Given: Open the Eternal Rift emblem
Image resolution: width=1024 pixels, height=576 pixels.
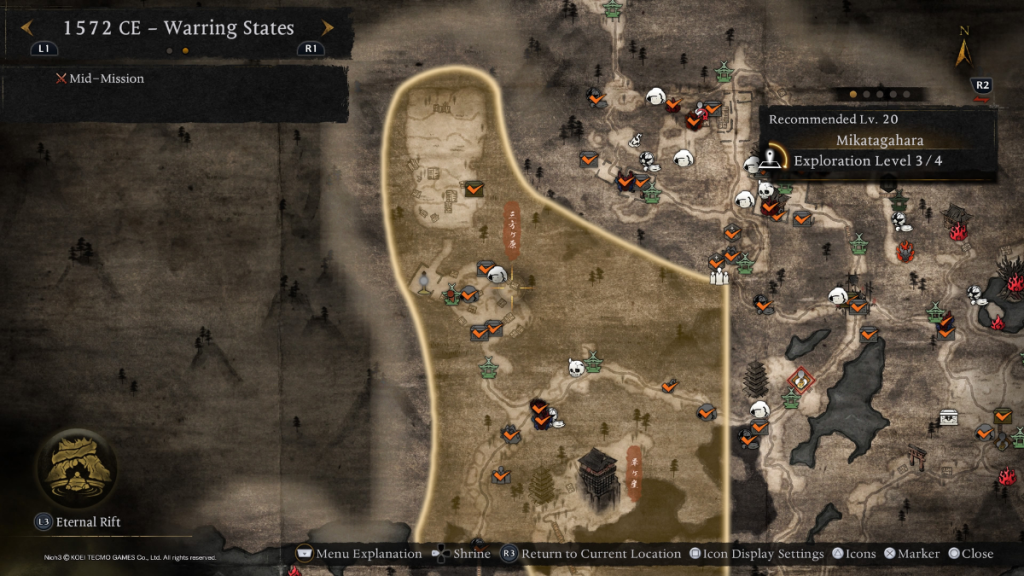Looking at the screenshot, I should 75,469.
